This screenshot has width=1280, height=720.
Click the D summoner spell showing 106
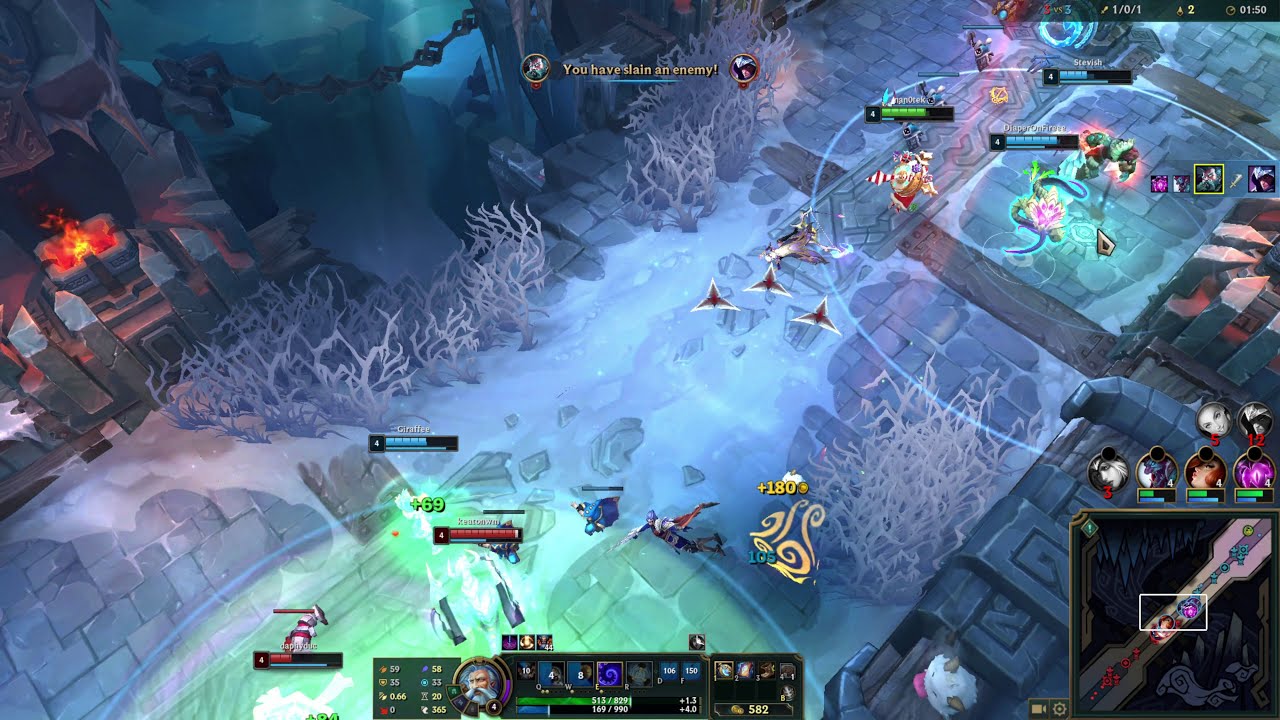[669, 671]
